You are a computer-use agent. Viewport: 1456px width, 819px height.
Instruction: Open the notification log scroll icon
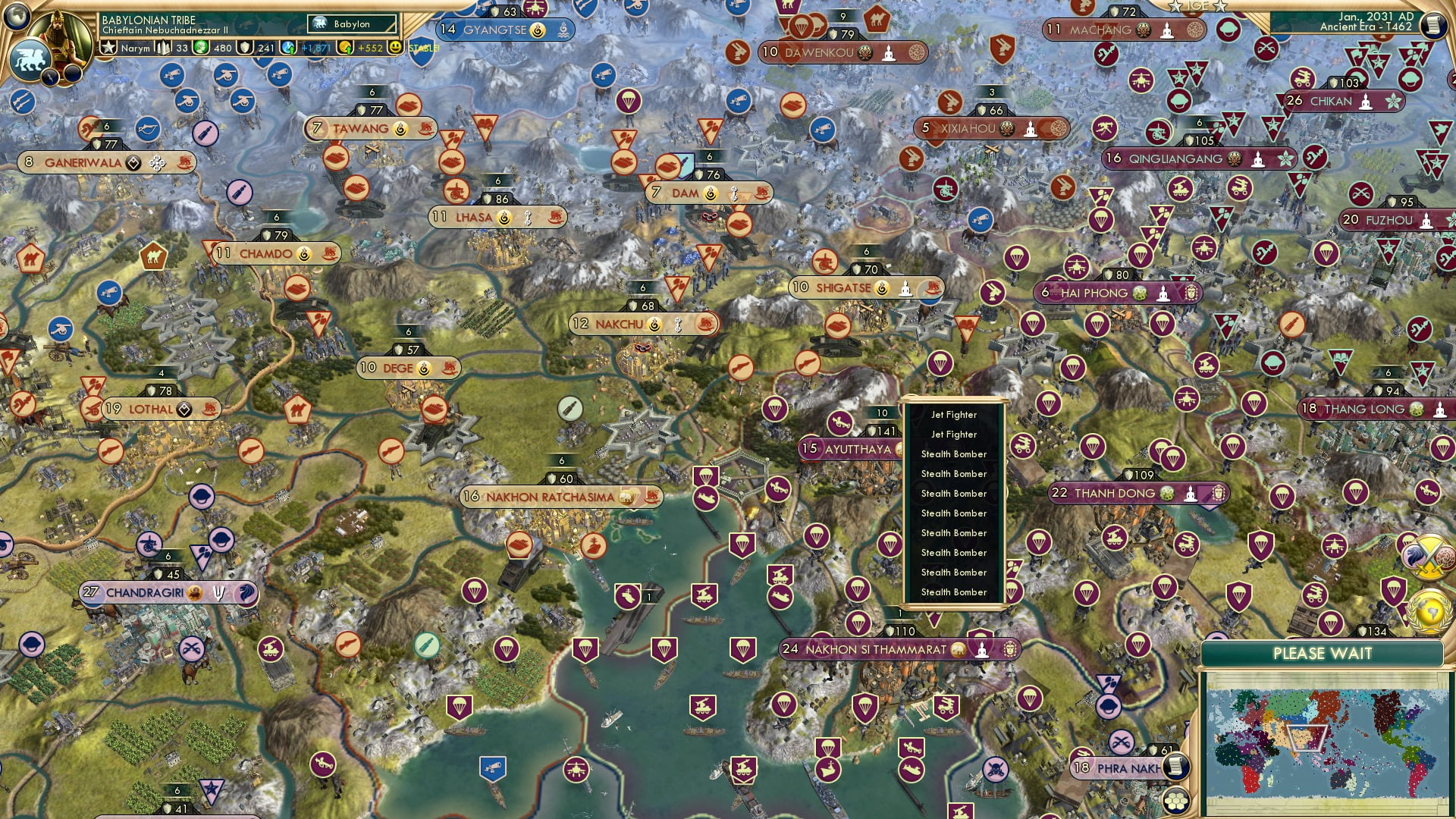click(x=1434, y=25)
